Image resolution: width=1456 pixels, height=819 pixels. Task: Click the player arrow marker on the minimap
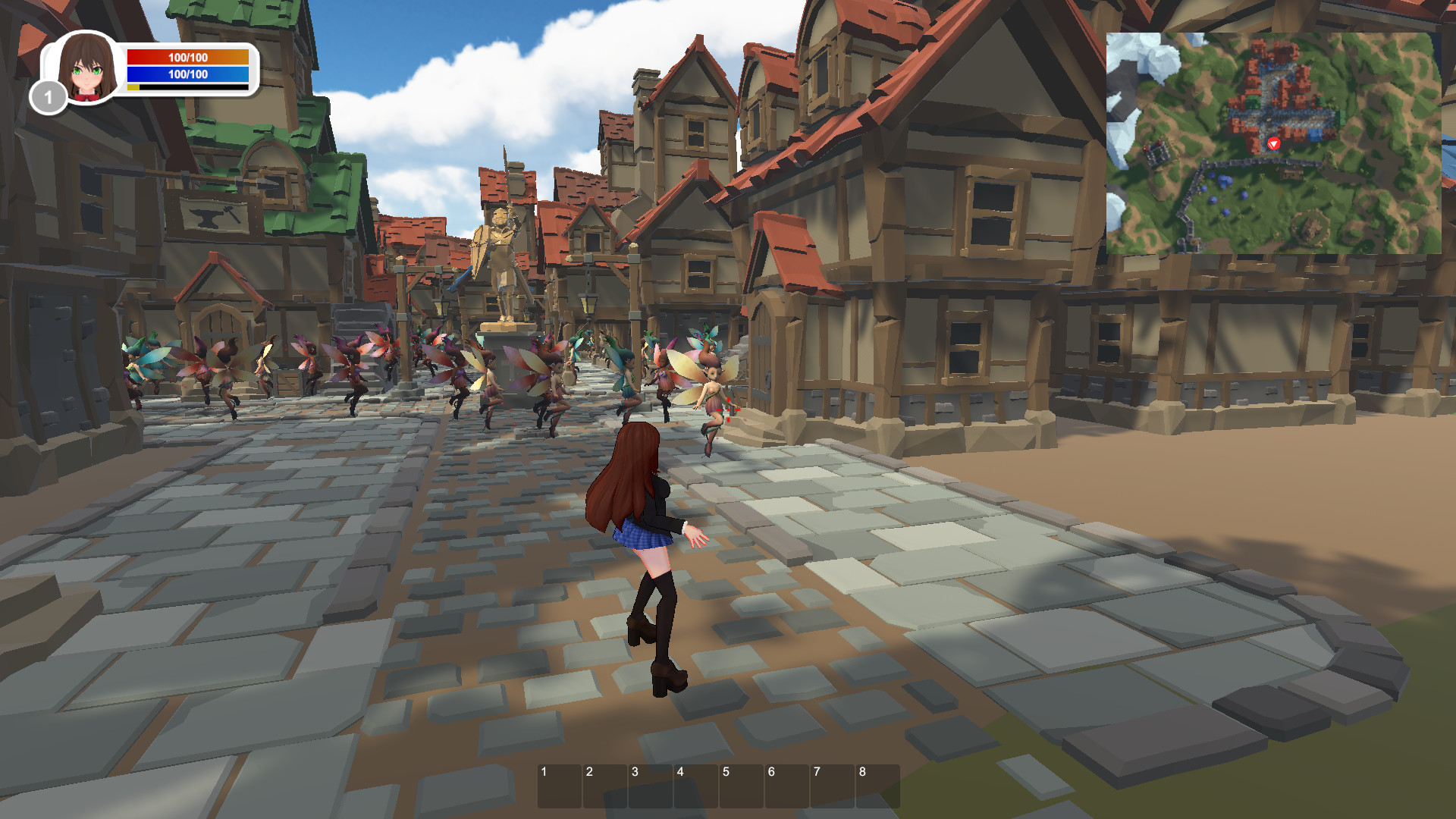1273,144
